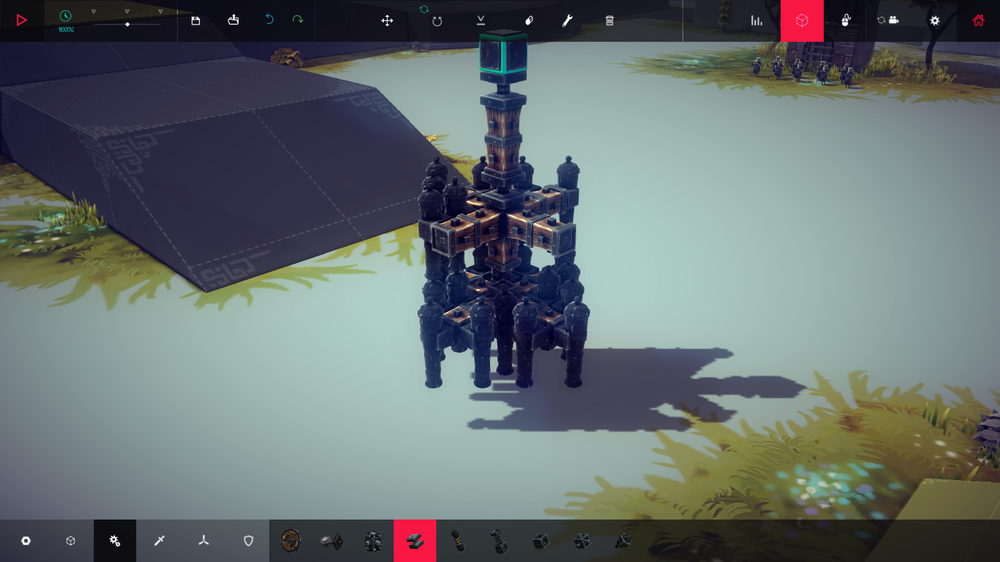The height and width of the screenshot is (562, 1000).
Task: Return to the home menu
Action: click(x=978, y=20)
